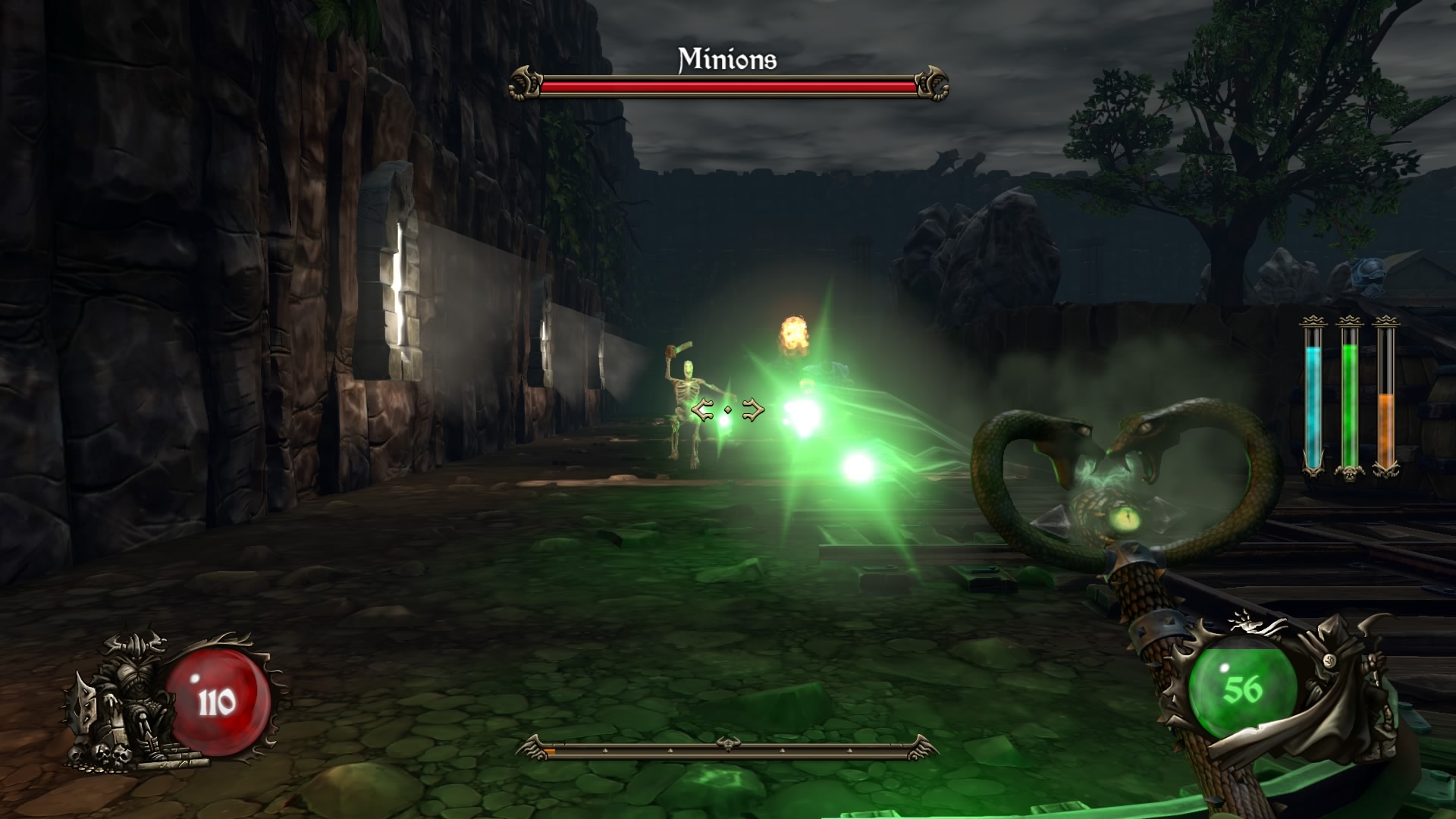This screenshot has height=819, width=1456.
Task: Click the armored knight statue icon
Action: [125, 701]
